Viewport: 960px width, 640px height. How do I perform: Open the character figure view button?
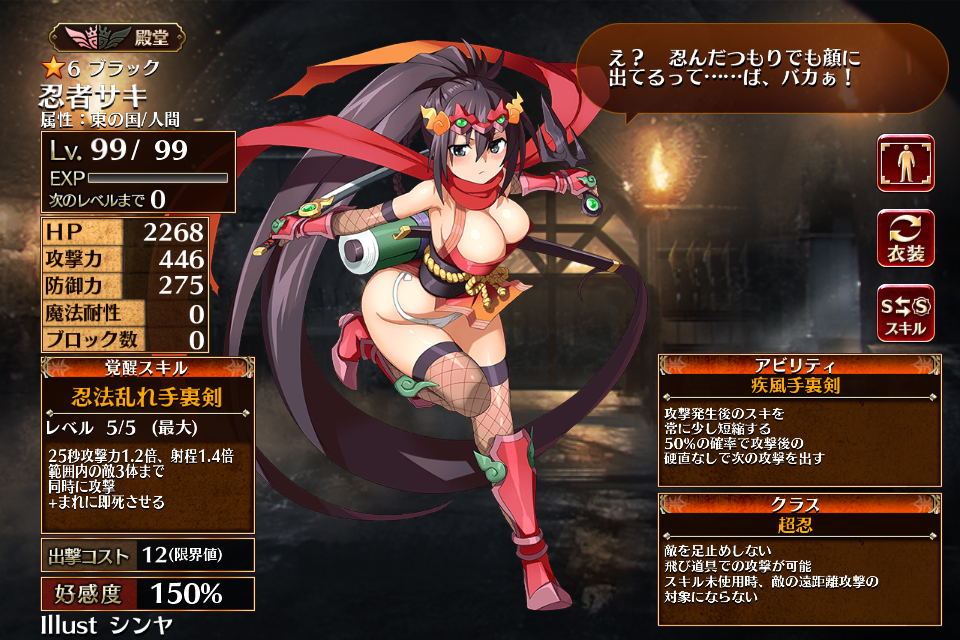(905, 163)
